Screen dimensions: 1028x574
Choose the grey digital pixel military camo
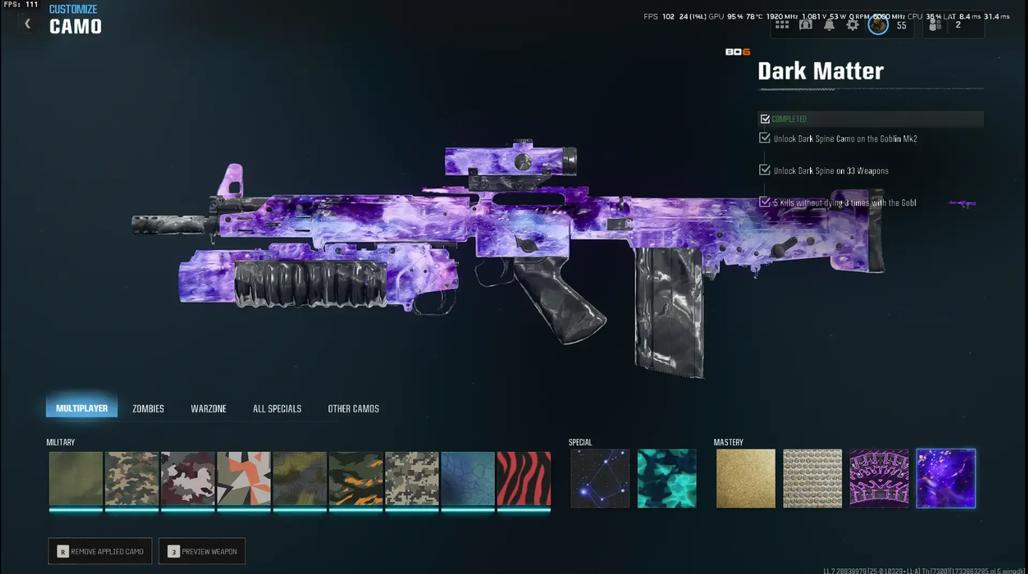pos(412,479)
